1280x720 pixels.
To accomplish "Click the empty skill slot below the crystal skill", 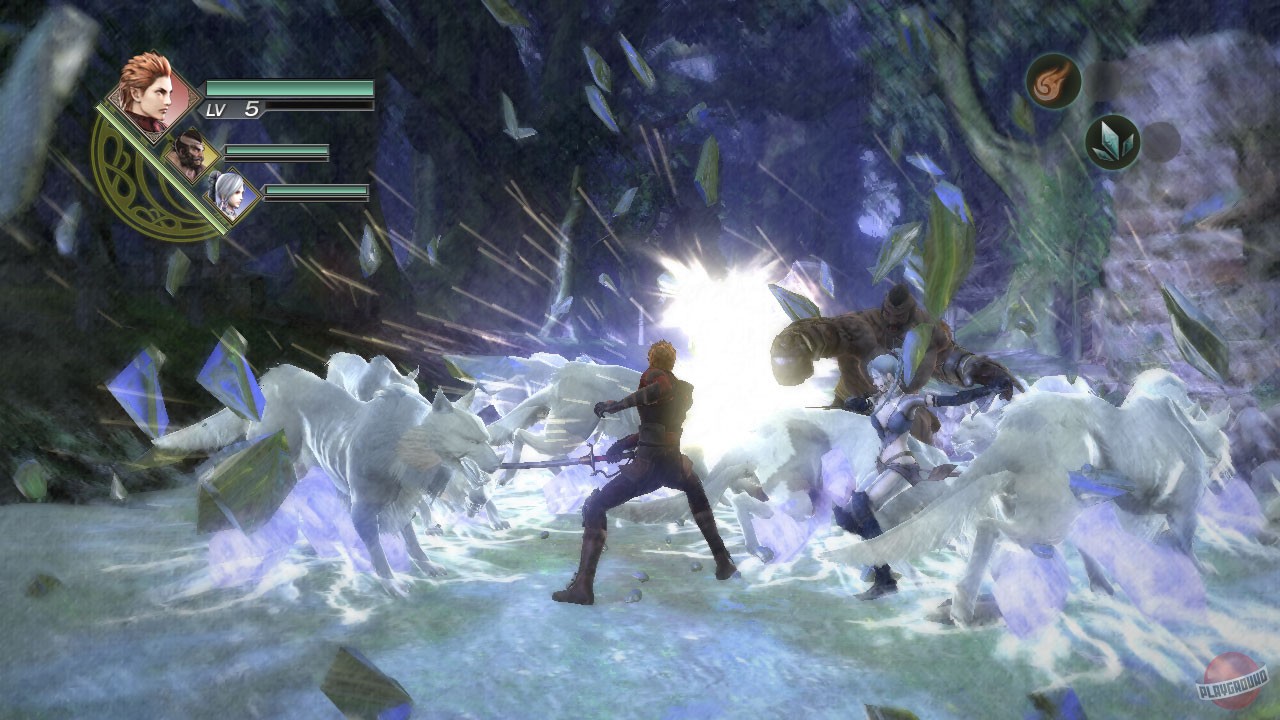I will pos(1160,142).
